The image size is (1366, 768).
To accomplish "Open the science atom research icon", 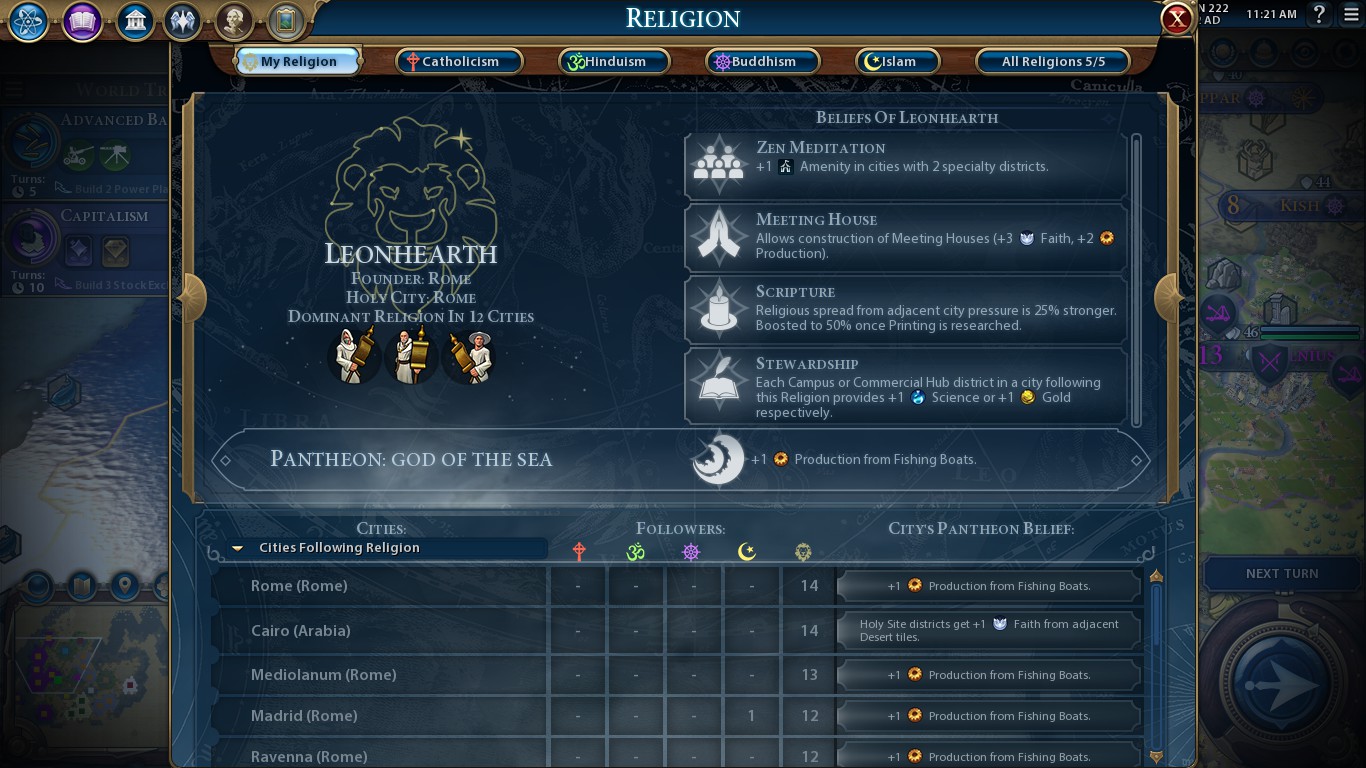I will tap(29, 21).
